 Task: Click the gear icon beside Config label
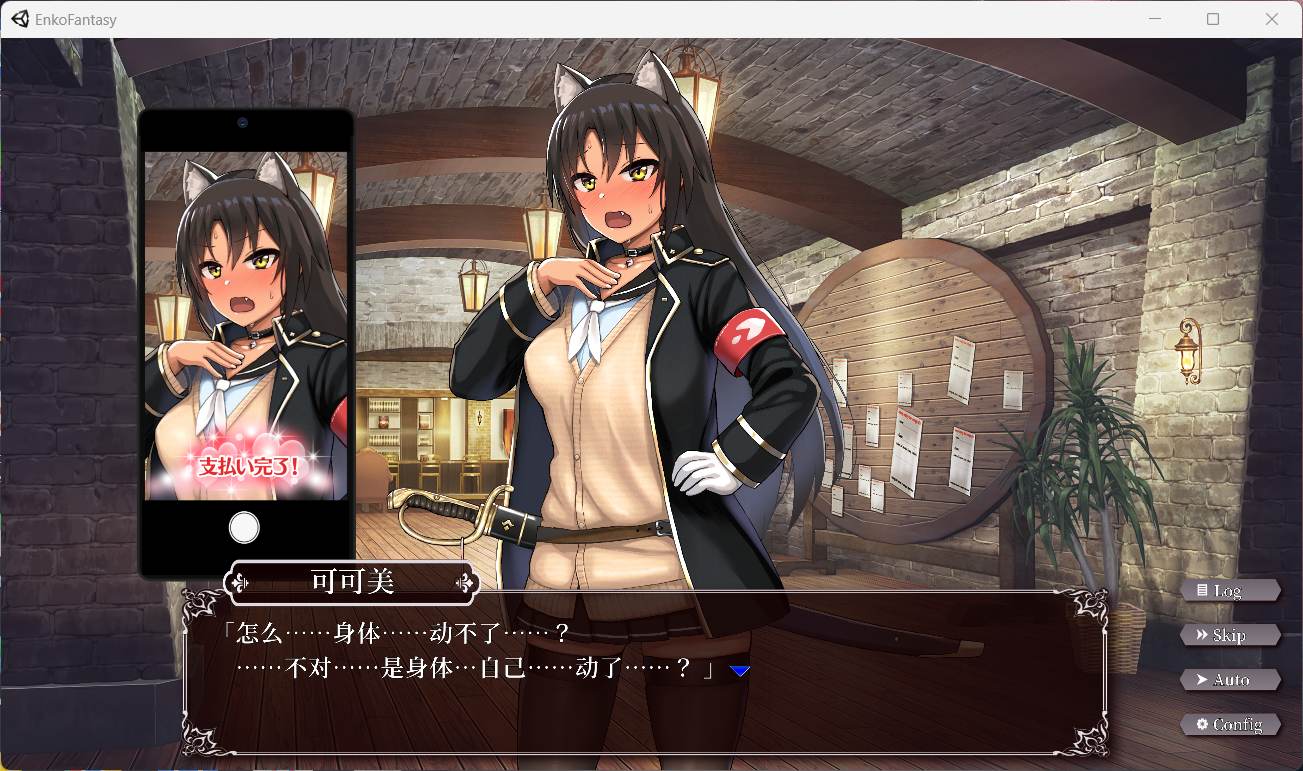(x=1202, y=724)
